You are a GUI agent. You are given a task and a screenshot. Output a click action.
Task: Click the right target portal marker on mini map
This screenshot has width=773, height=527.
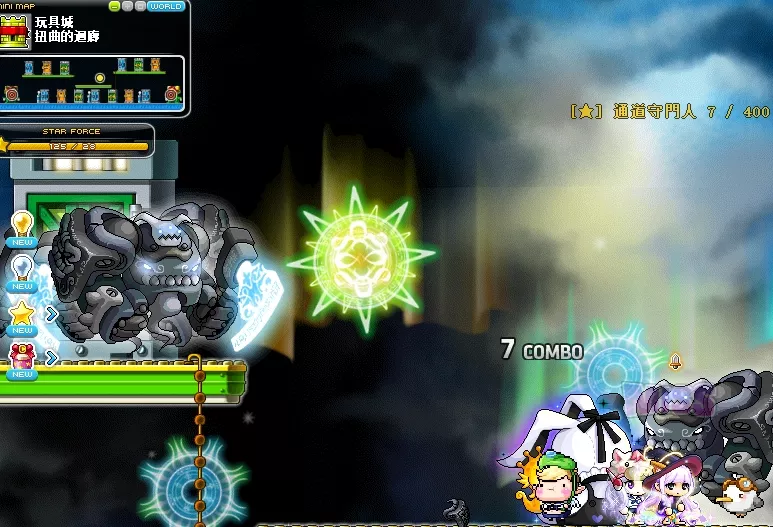172,94
